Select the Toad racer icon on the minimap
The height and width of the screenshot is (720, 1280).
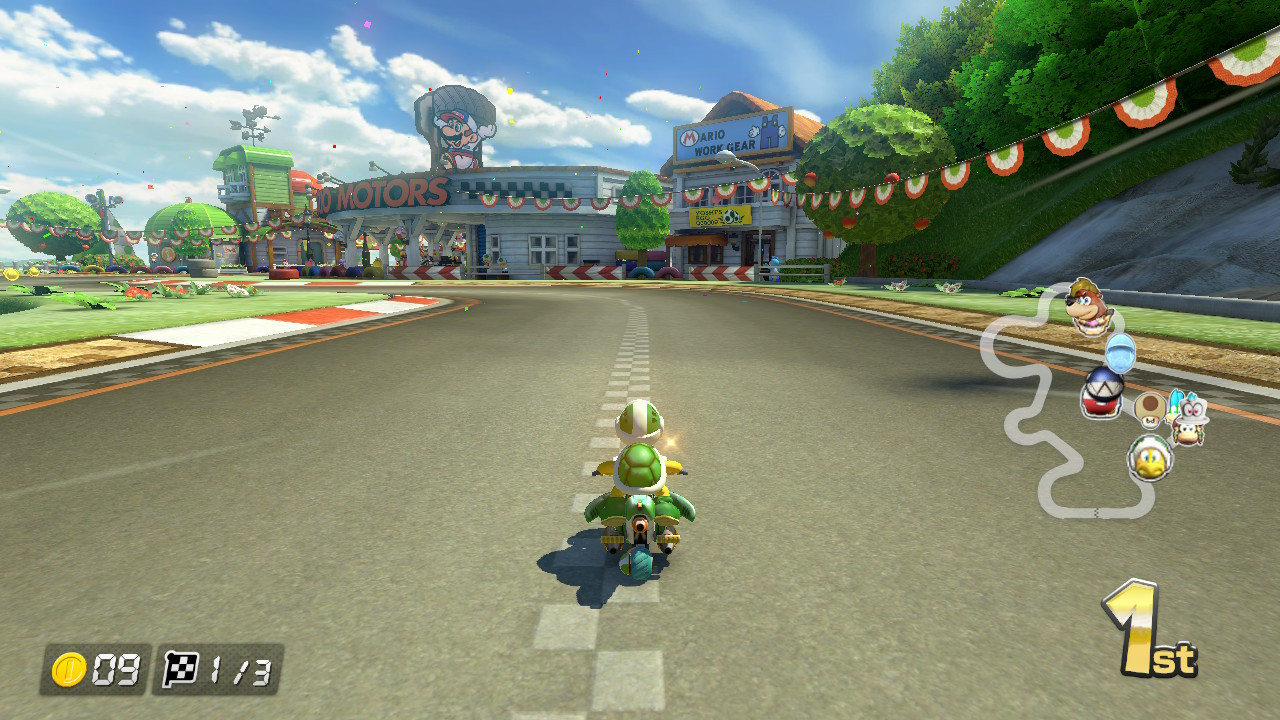coord(1151,413)
